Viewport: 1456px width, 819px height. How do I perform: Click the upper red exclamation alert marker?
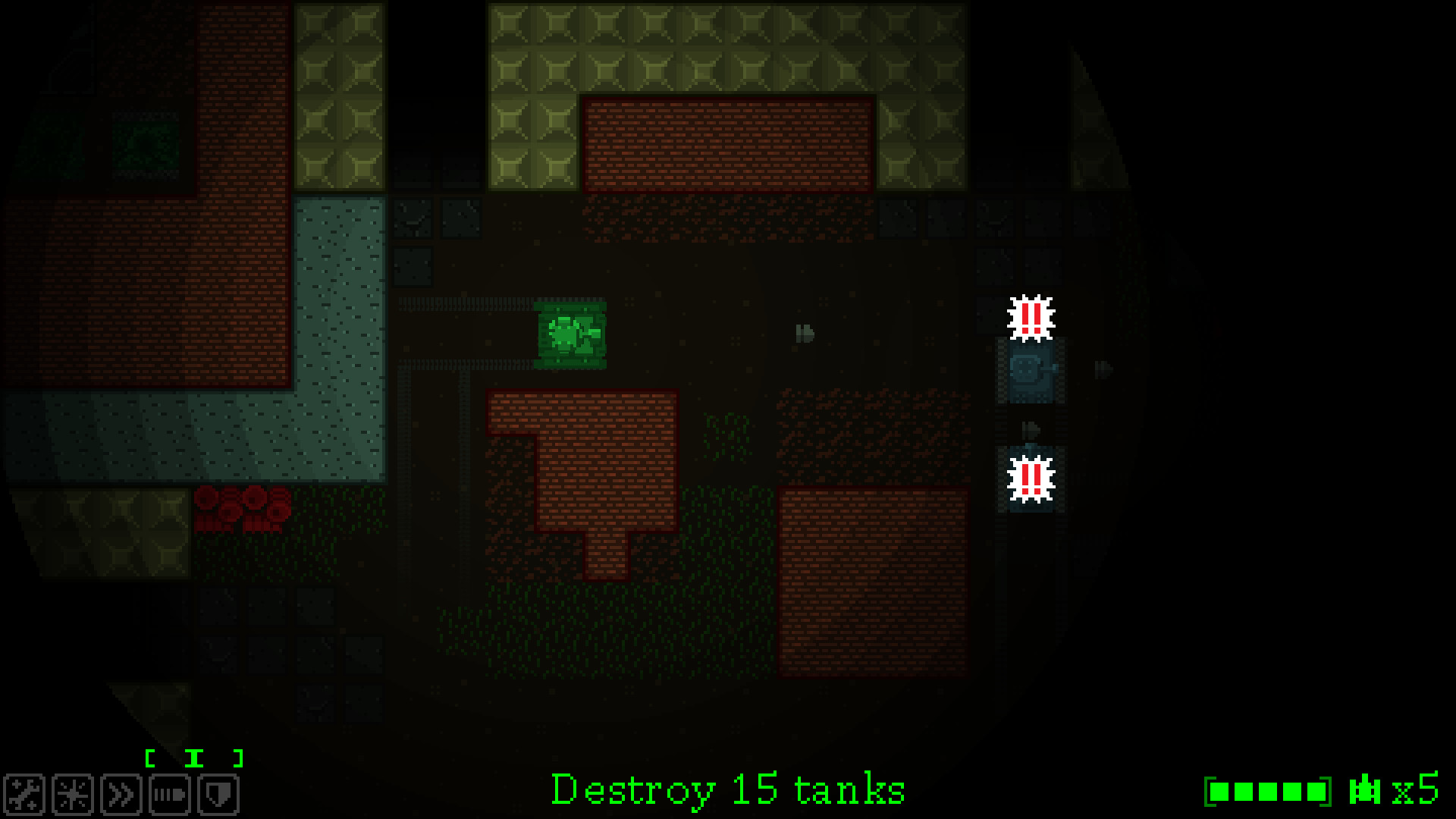tap(1030, 318)
